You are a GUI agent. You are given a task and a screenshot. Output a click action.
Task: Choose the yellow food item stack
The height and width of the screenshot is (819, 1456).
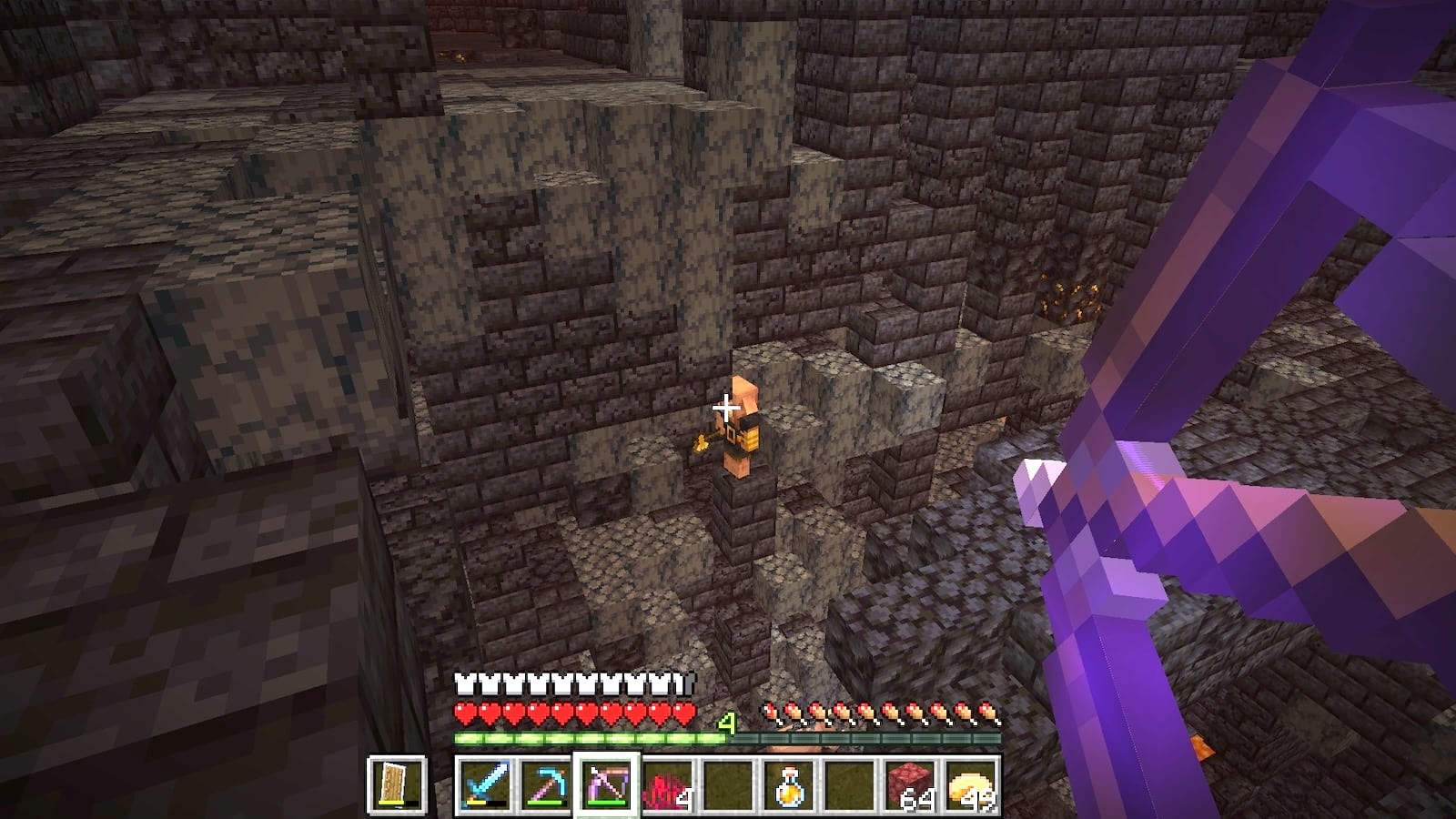tap(971, 784)
